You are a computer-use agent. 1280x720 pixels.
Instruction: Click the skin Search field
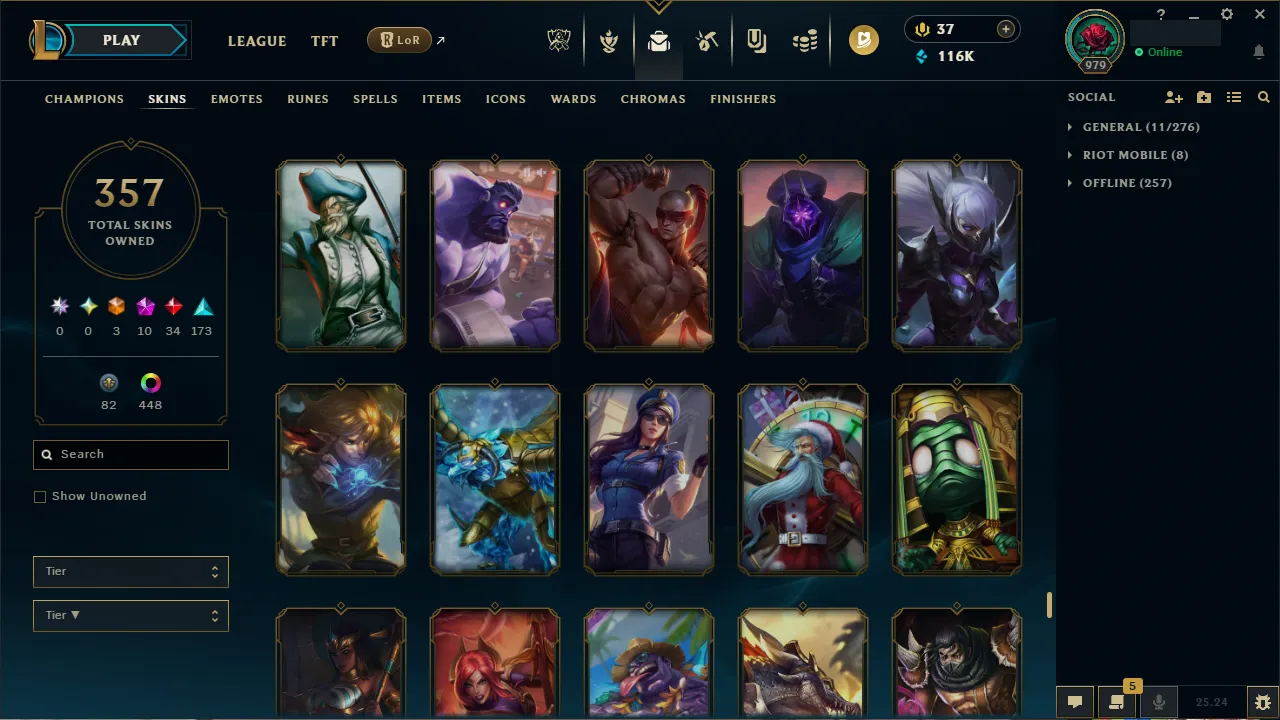tap(130, 454)
